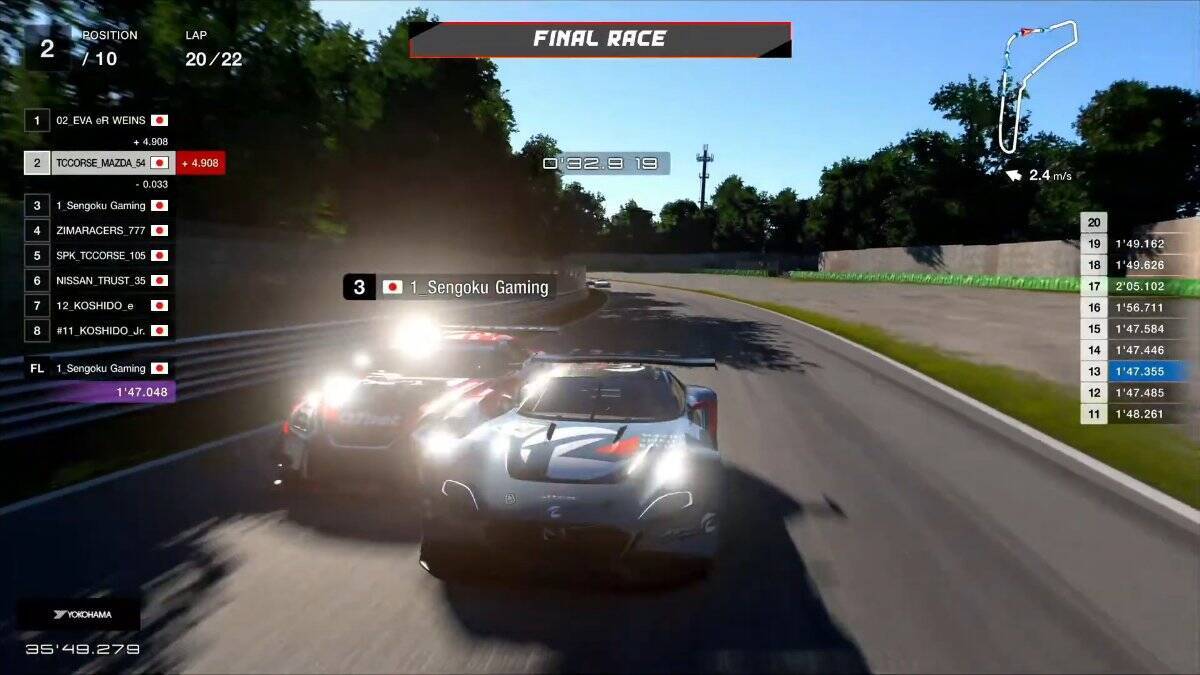Screen dimensions: 1200x675
Task: Select 02_EVA eR WEINS in the leaderboard
Action: click(x=100, y=120)
